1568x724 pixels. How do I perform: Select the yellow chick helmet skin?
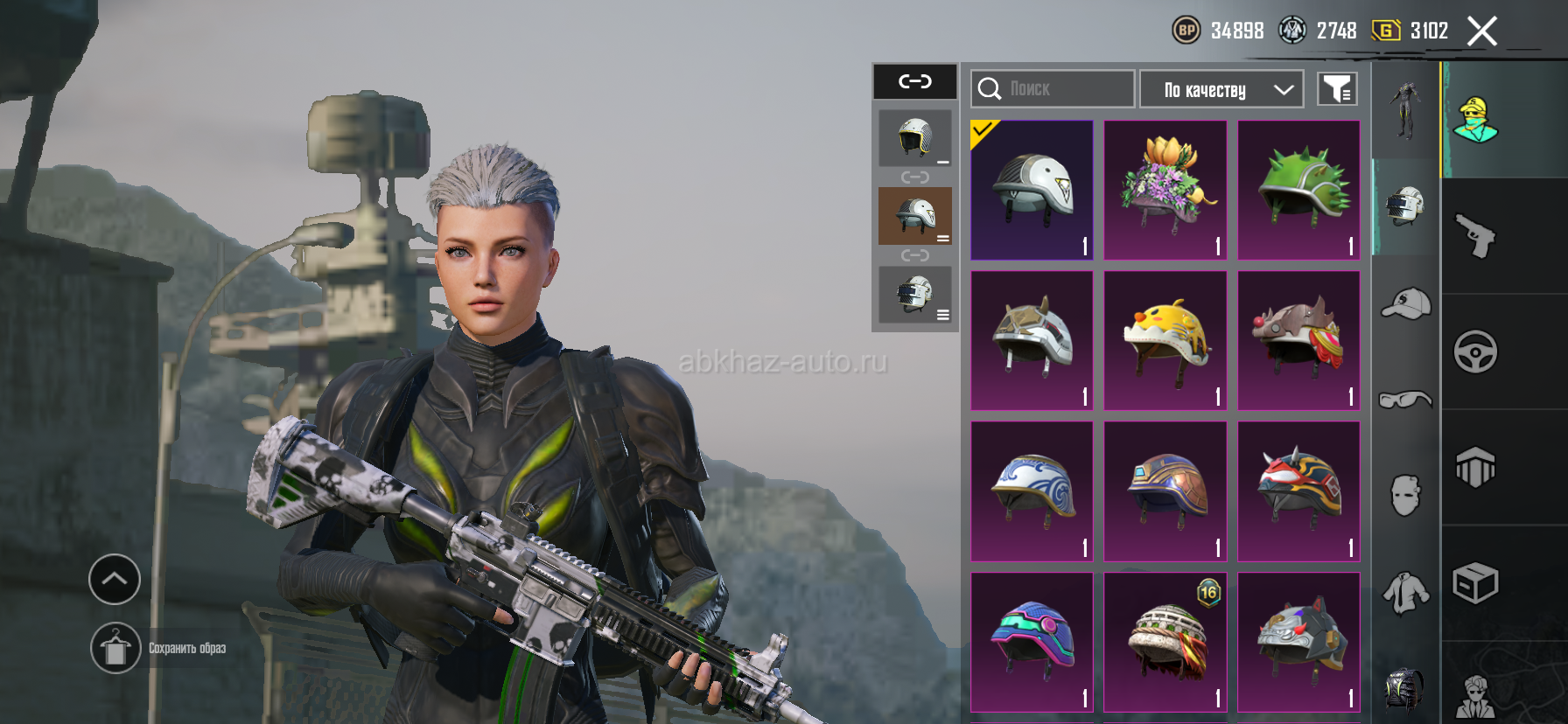click(x=1165, y=340)
